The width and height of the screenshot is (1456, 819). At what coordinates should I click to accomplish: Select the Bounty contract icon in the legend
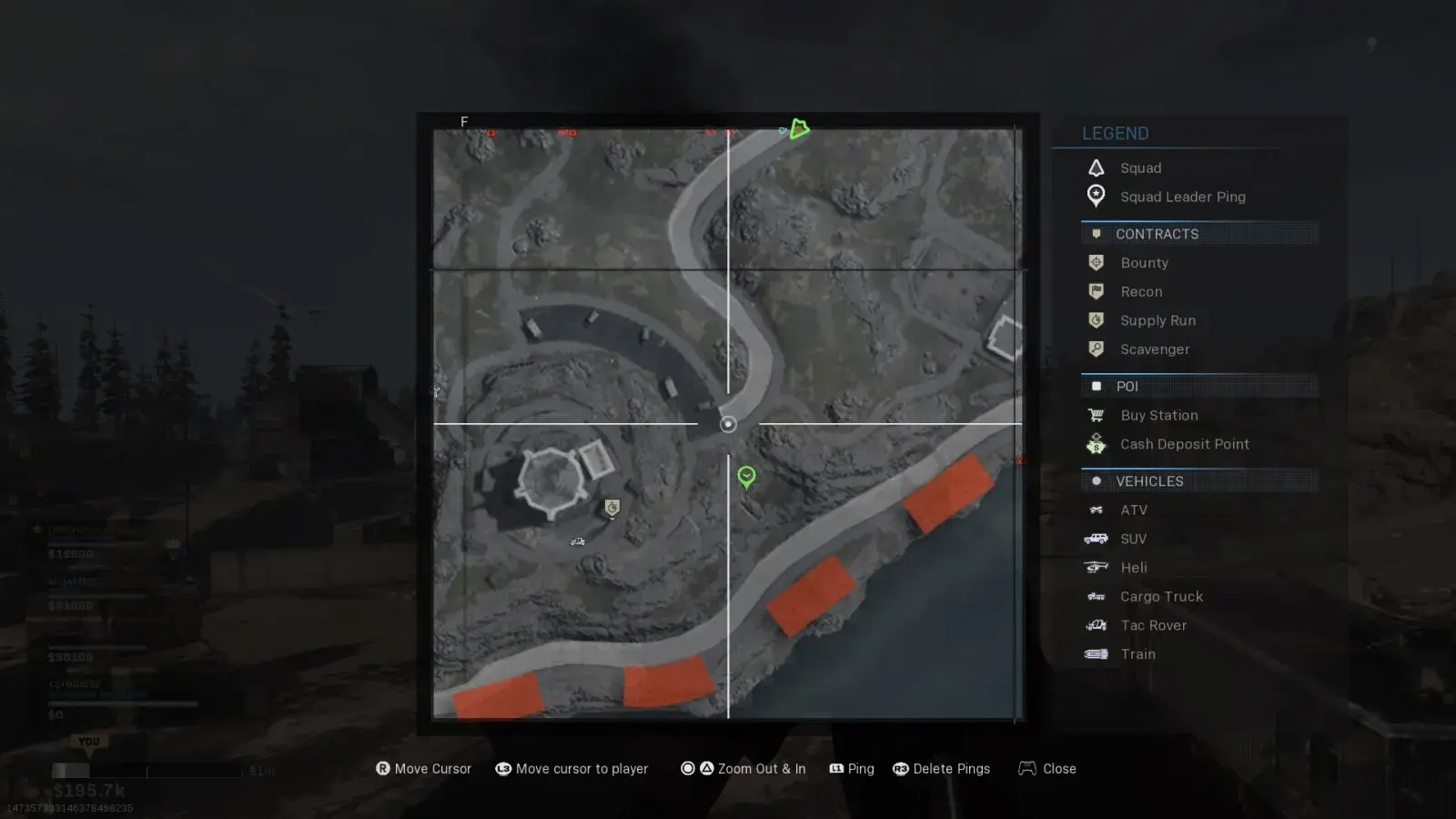(x=1096, y=262)
